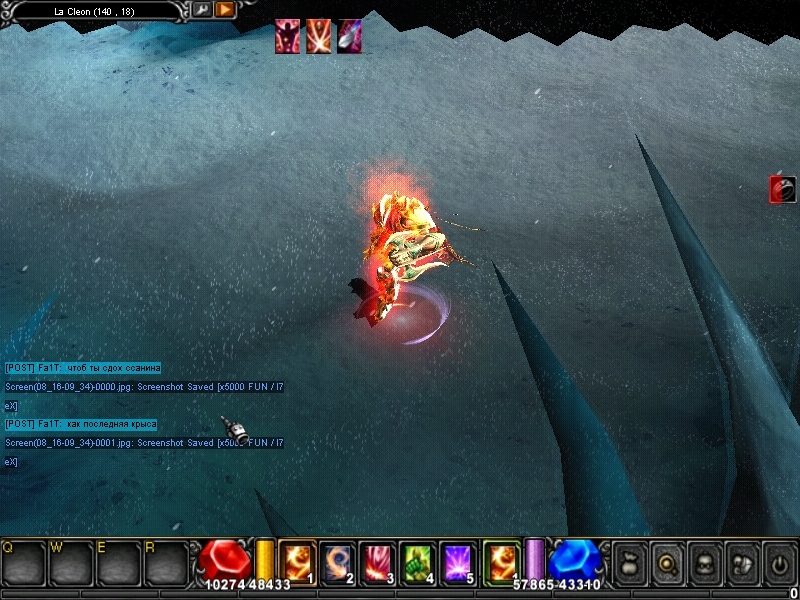This screenshot has width=800, height=600.
Task: Inspect the glowing figure buff icon
Action: coord(288,37)
